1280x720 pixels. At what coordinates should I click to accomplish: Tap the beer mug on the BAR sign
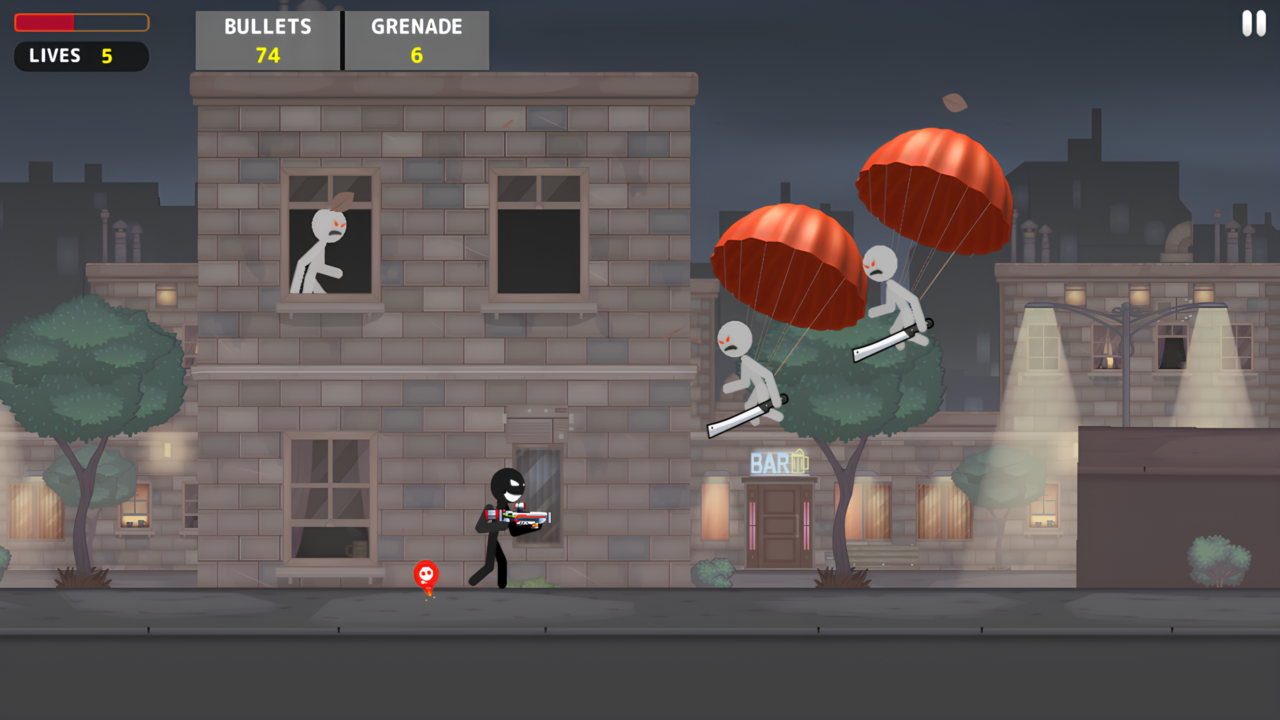pyautogui.click(x=799, y=462)
